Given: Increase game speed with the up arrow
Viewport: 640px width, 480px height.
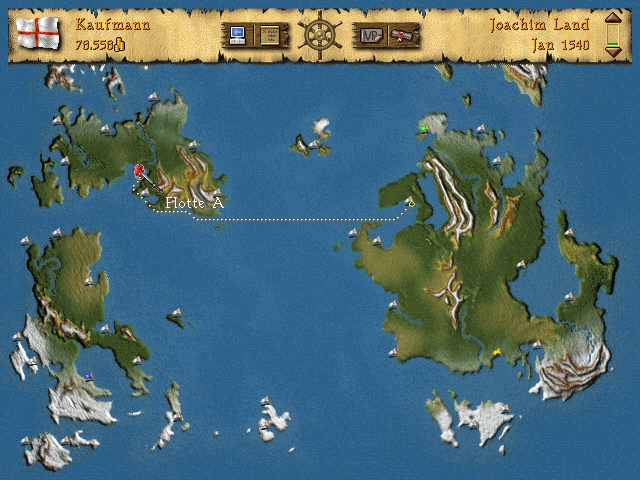Looking at the screenshot, I should (x=613, y=21).
